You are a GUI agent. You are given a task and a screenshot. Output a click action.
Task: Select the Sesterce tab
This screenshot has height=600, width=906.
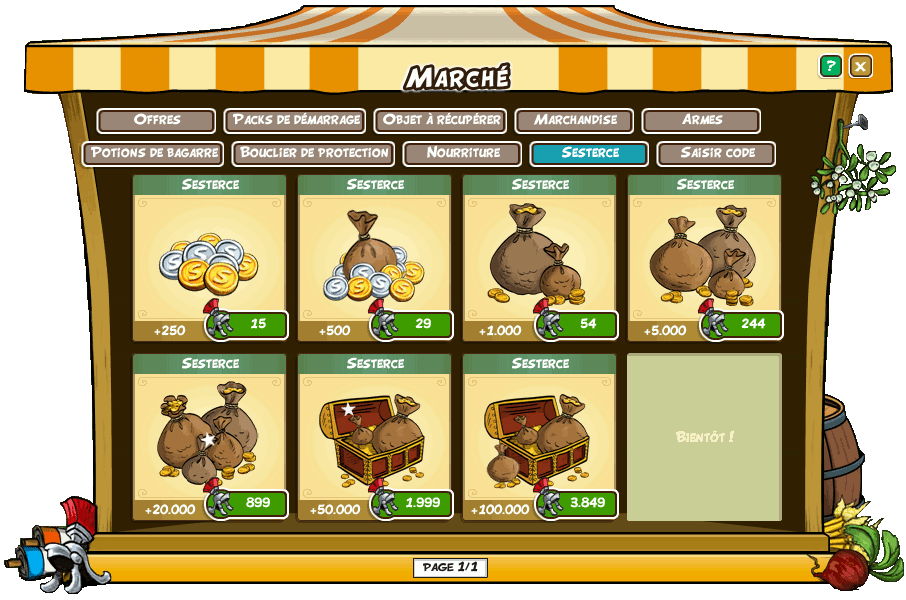click(589, 153)
